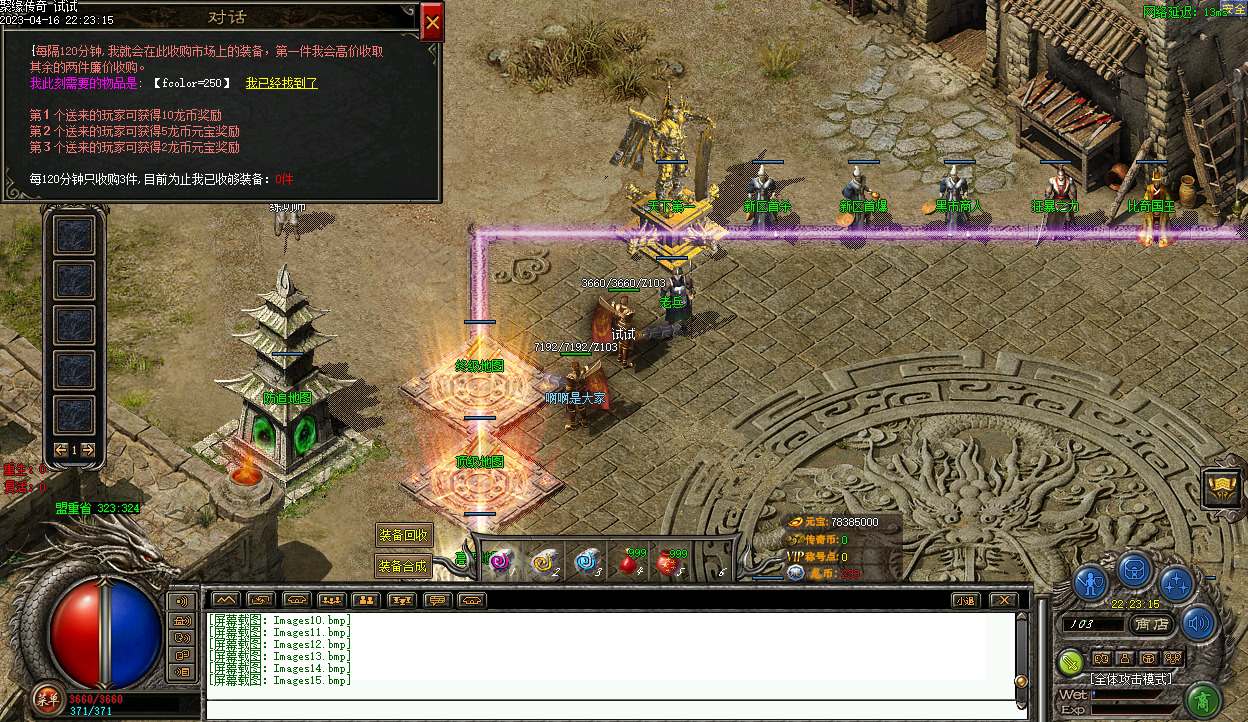Image resolution: width=1248 pixels, height=722 pixels.
Task: Go to next page of side slots
Action: tap(88, 450)
